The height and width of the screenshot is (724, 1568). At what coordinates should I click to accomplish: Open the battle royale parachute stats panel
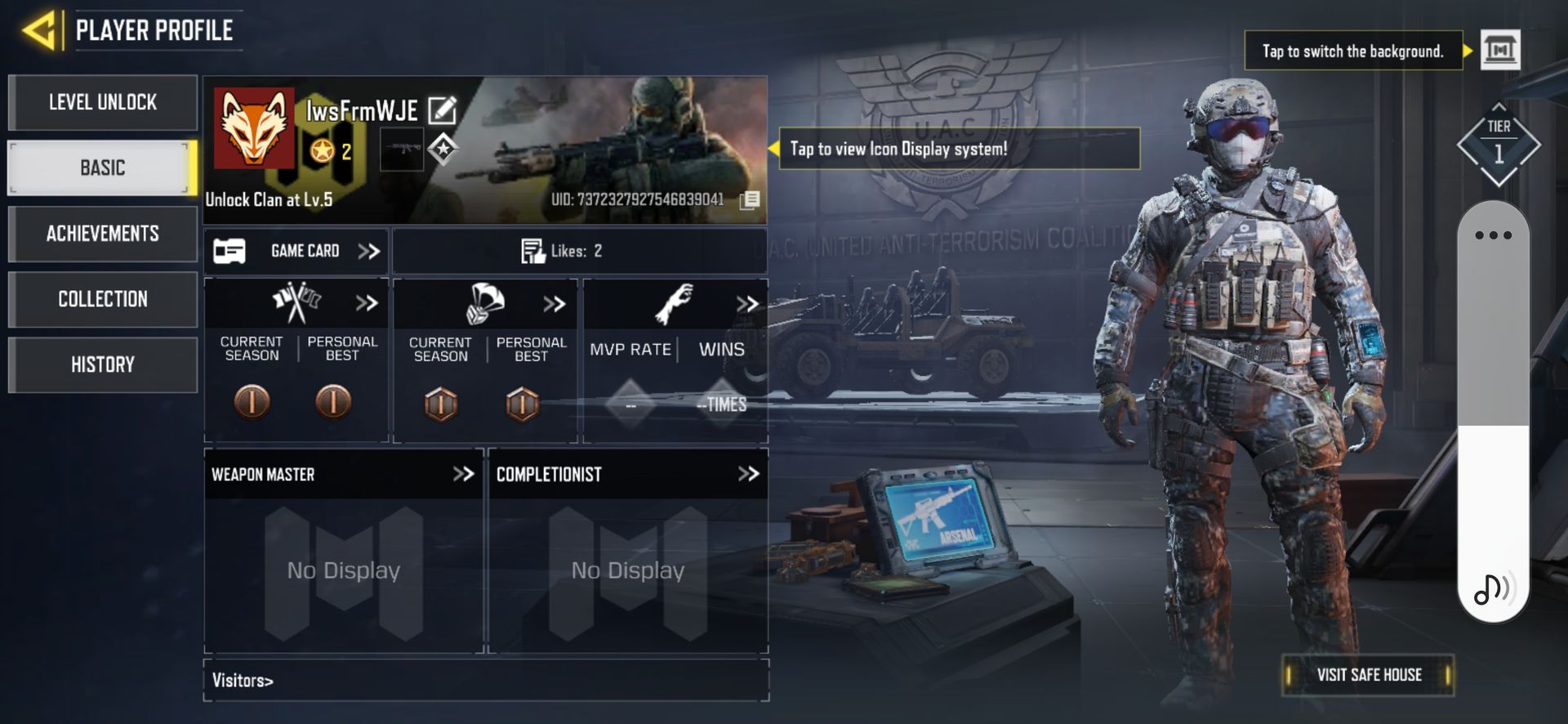pos(485,304)
